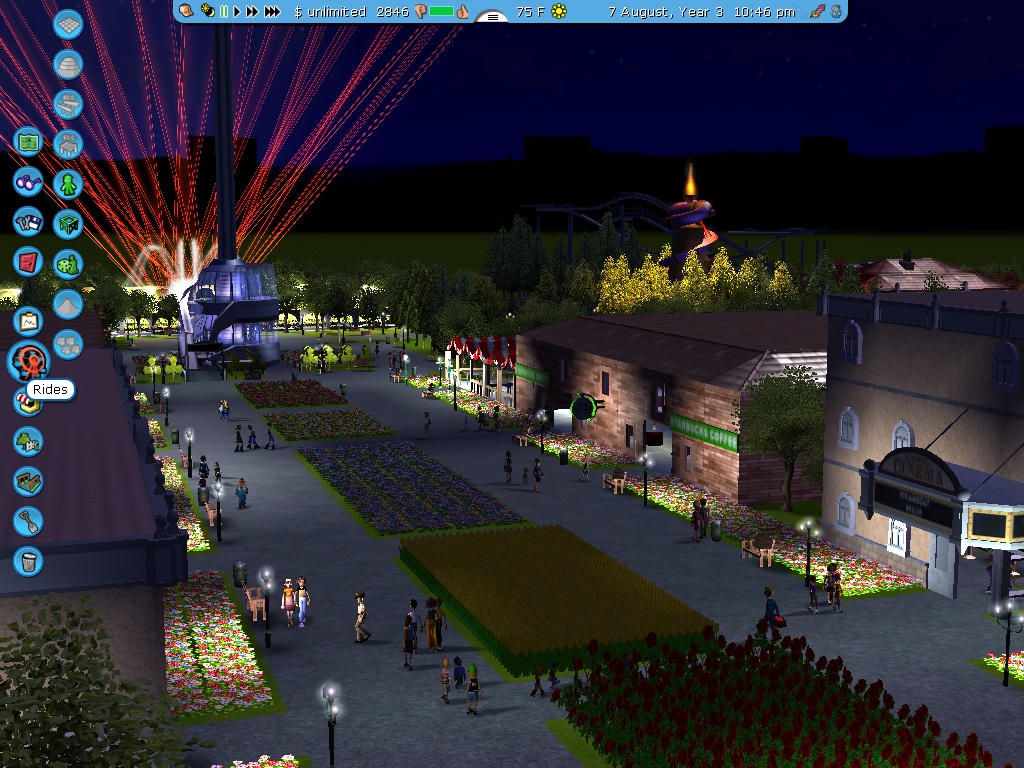Click the red door exit icon
The height and width of the screenshot is (768, 1024).
click(28, 262)
